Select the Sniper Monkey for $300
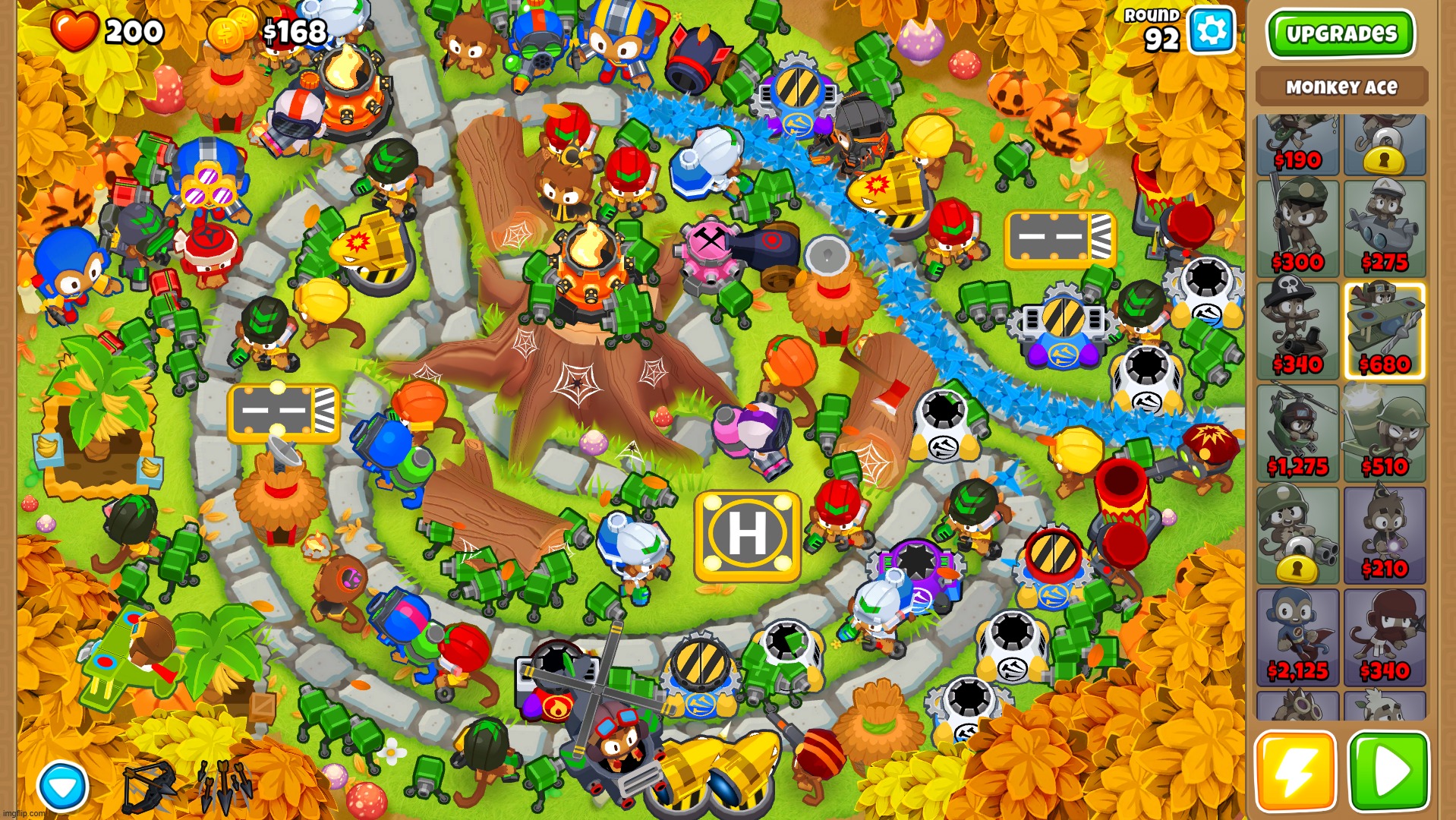Image resolution: width=1456 pixels, height=820 pixels. [x=1297, y=228]
